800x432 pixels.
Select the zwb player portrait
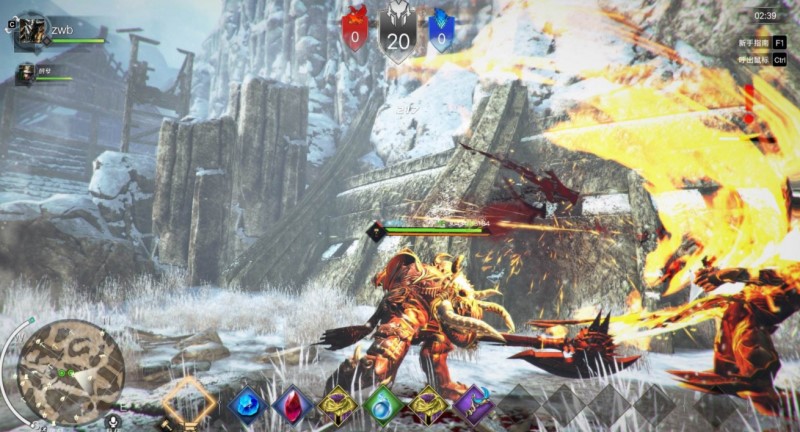[31, 32]
